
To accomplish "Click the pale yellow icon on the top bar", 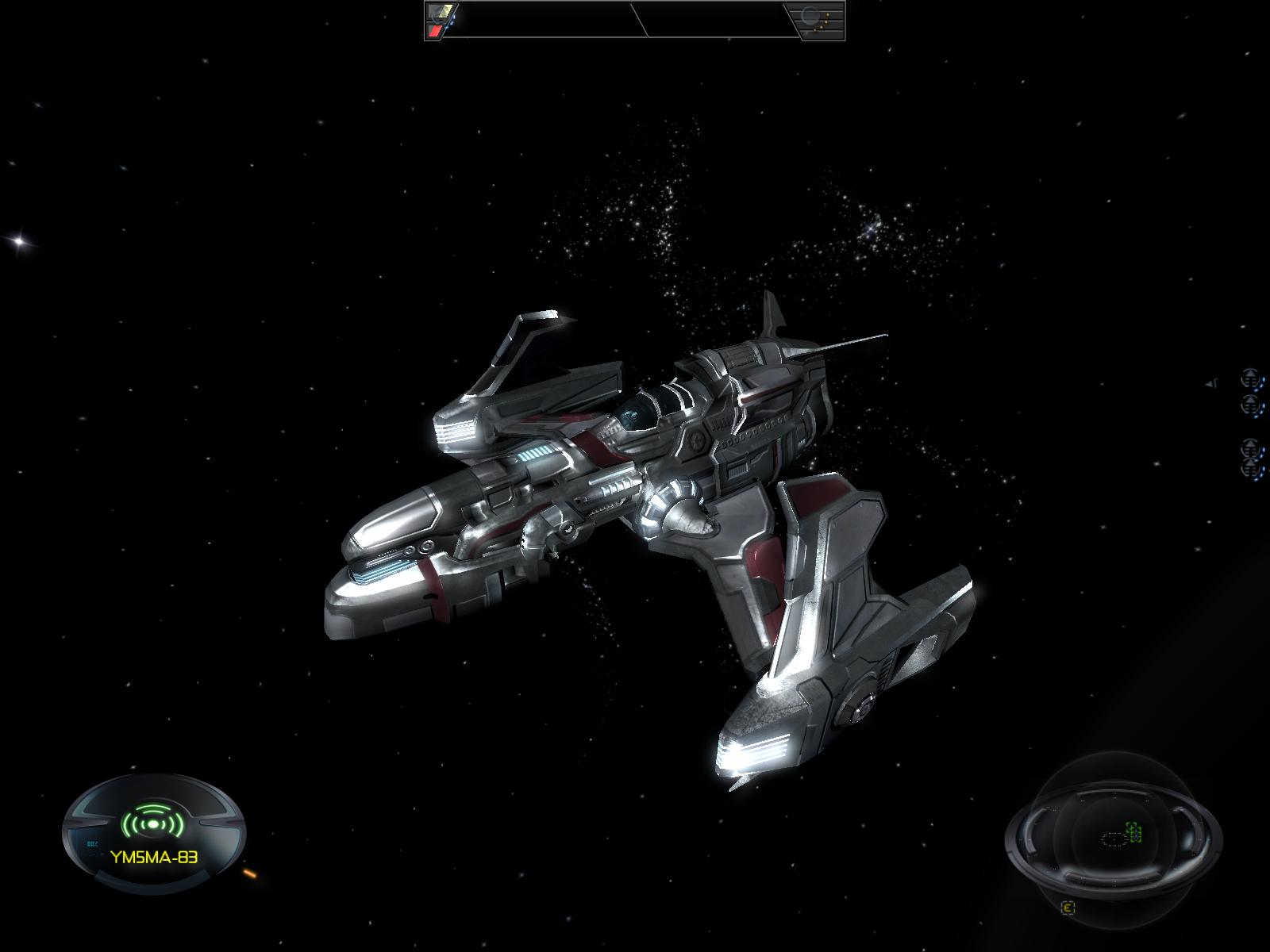I will pyautogui.click(x=440, y=12).
